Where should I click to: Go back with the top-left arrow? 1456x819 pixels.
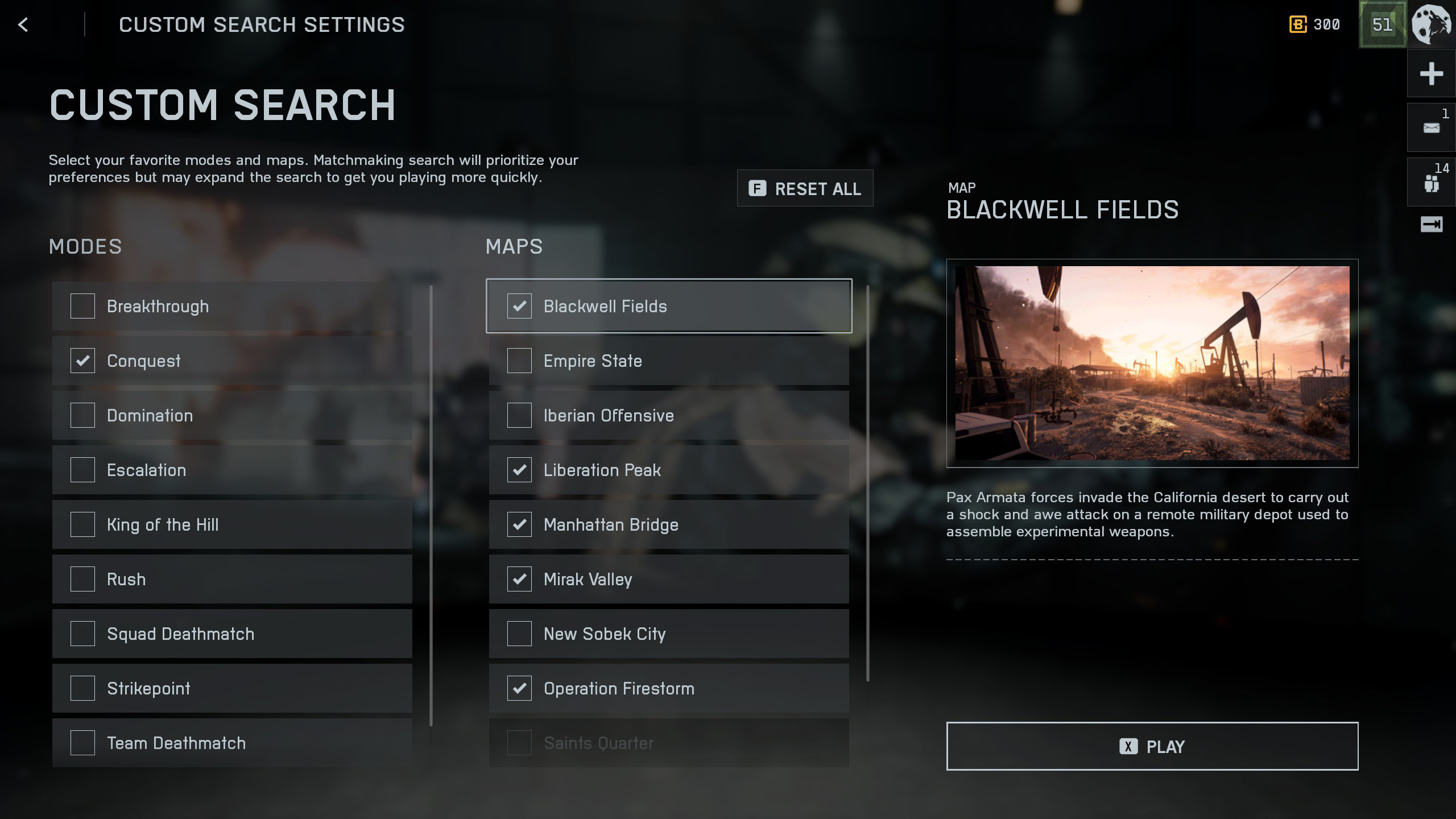23,24
